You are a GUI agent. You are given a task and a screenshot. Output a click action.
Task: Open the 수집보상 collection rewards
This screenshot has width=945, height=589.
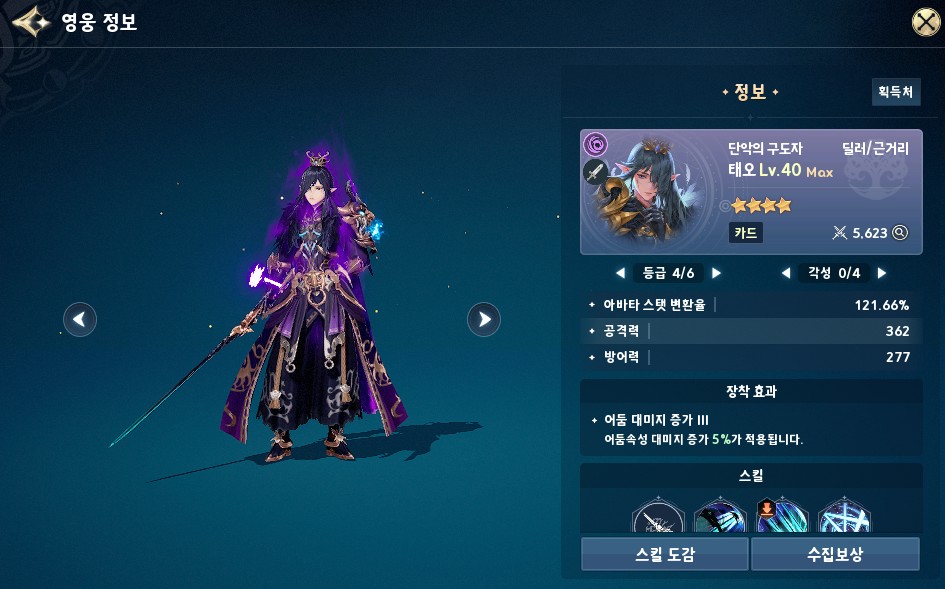click(835, 553)
